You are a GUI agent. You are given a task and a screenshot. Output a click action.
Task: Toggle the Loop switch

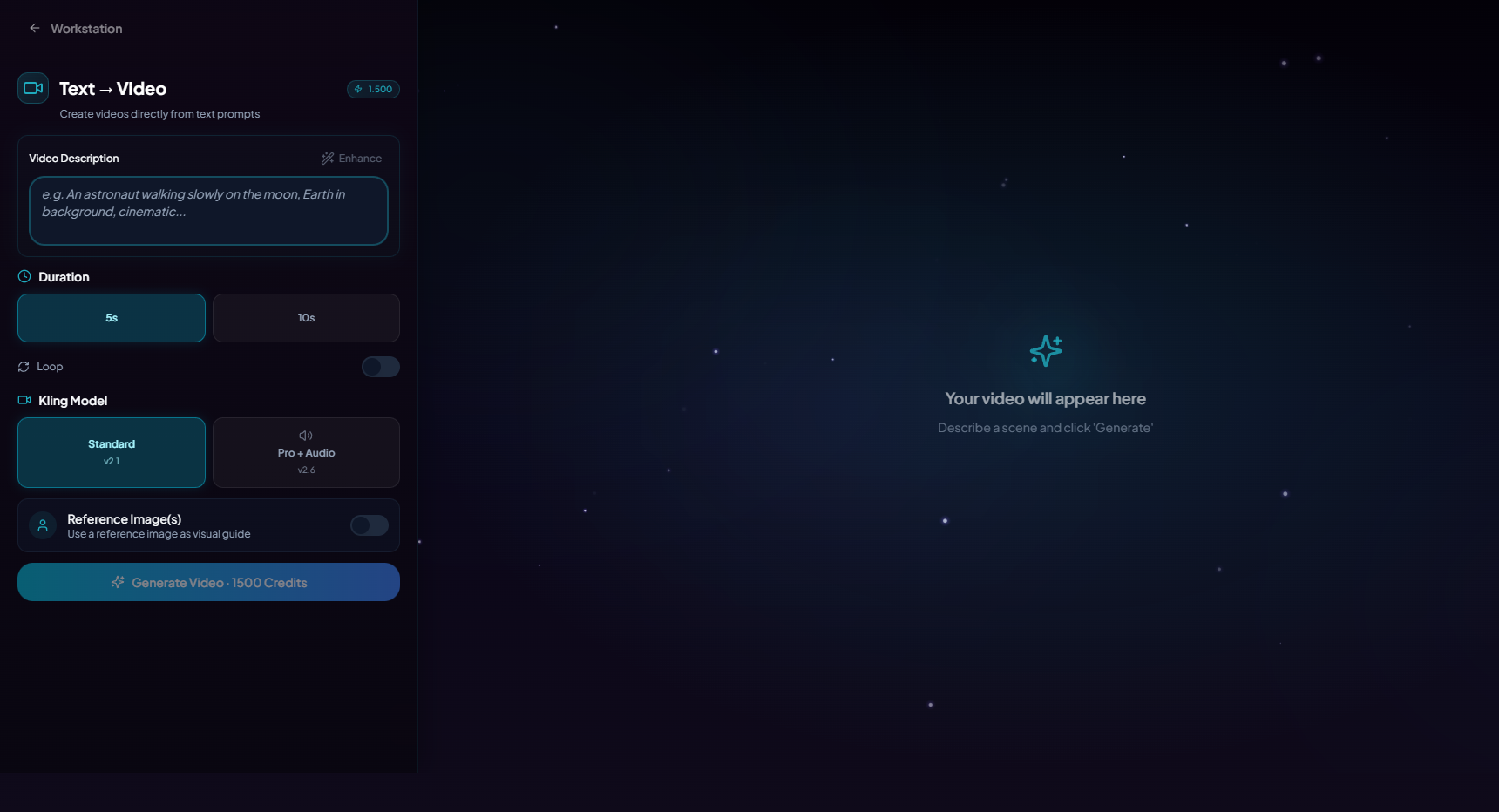tap(380, 367)
